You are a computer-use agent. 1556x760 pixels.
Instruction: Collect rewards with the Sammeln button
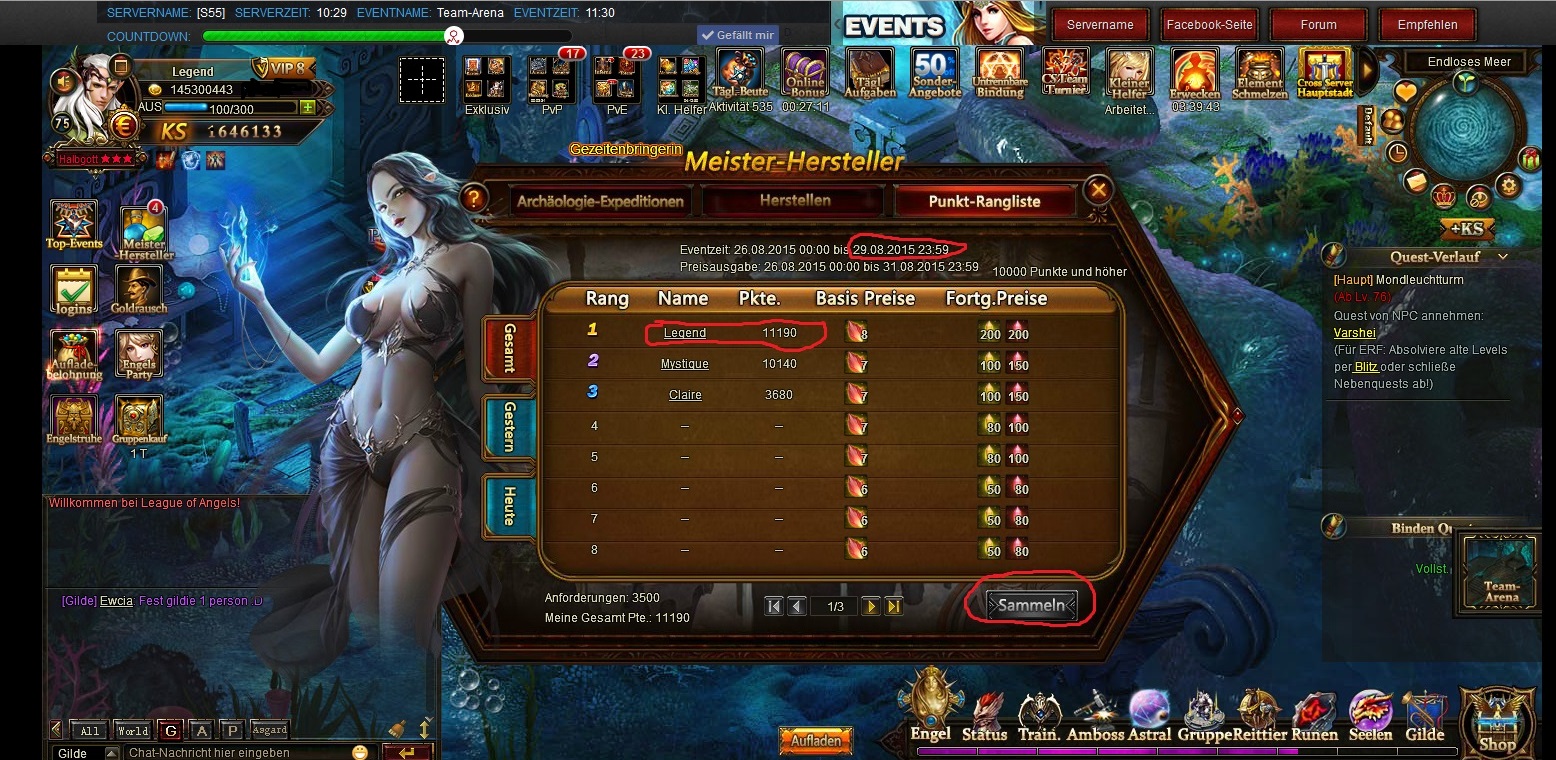tap(1031, 604)
